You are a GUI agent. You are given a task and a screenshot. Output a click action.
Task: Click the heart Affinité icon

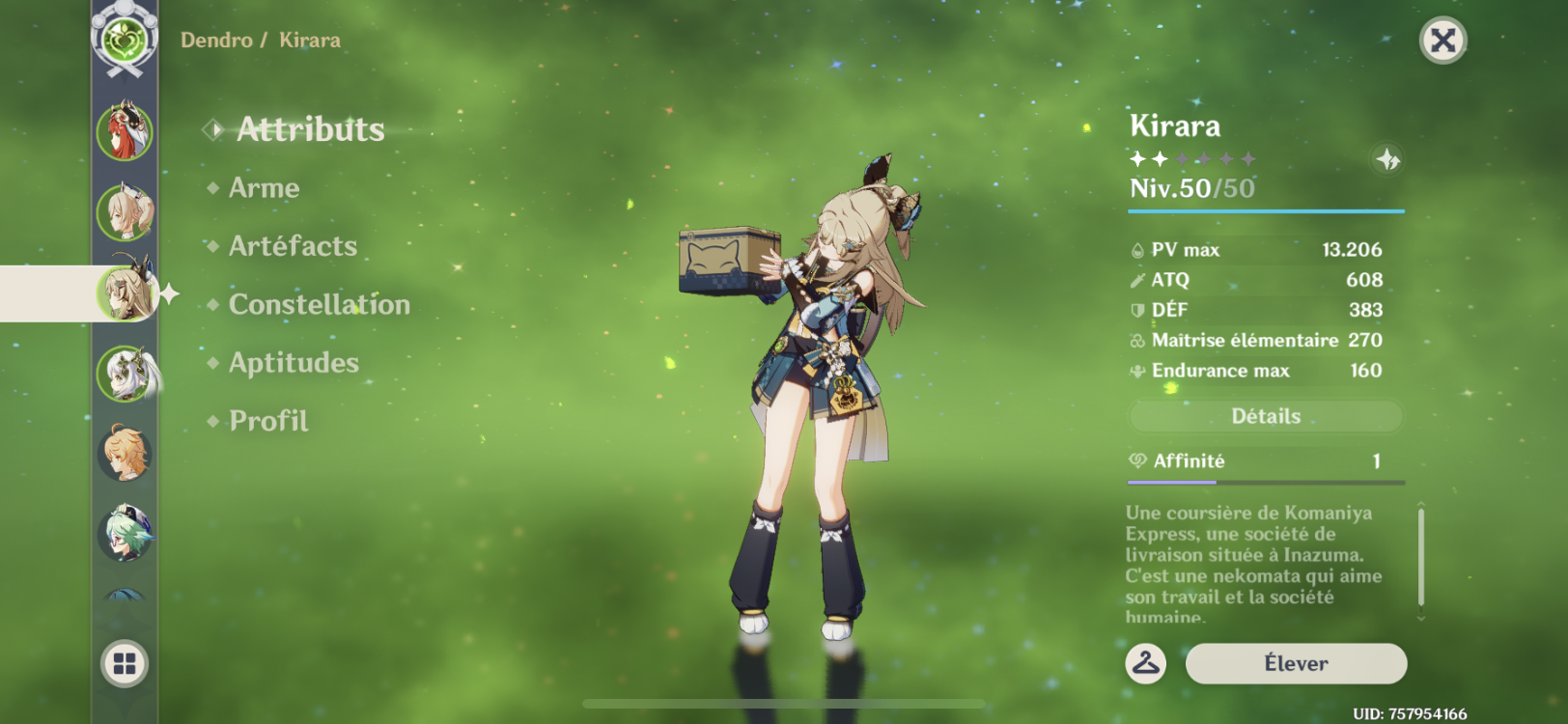coord(1137,460)
